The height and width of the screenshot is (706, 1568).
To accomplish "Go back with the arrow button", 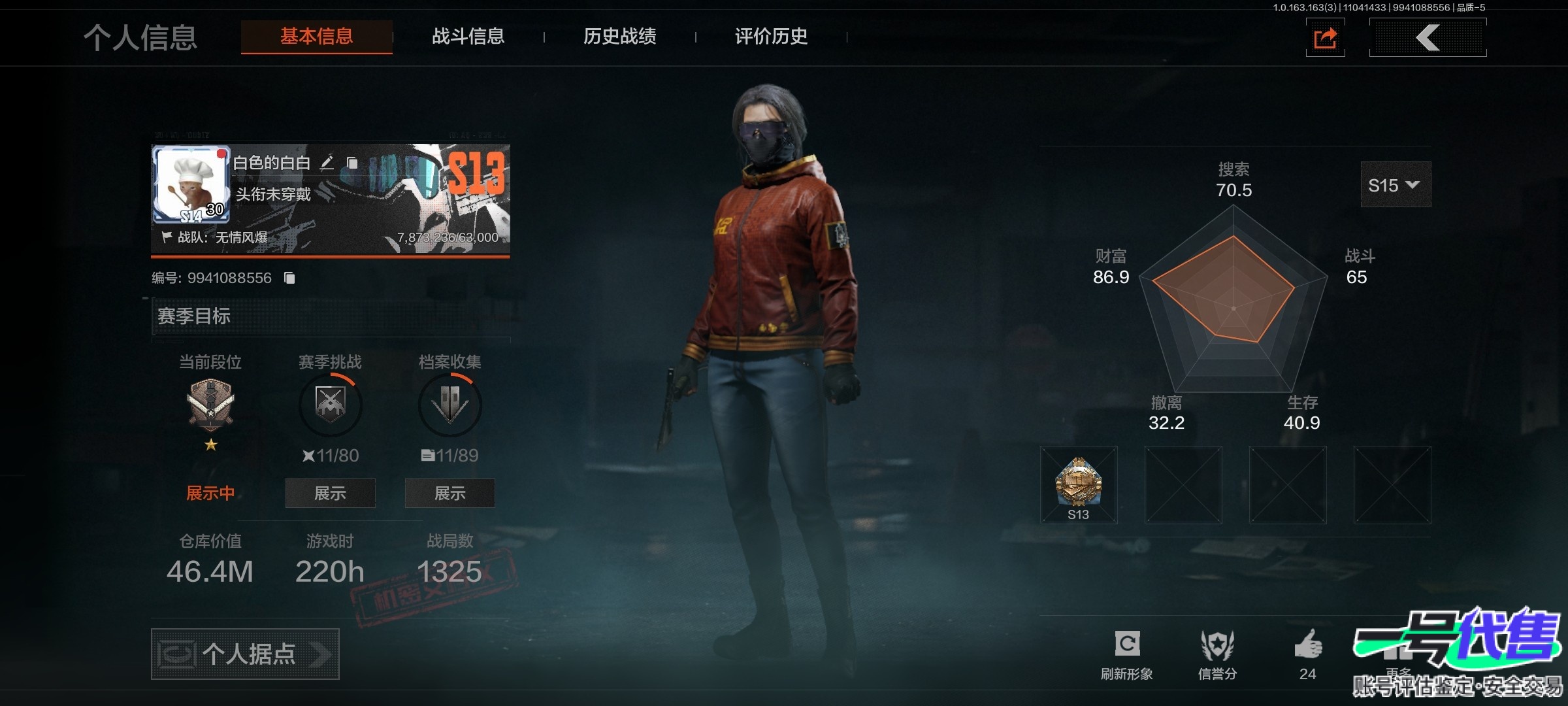I will [1428, 38].
